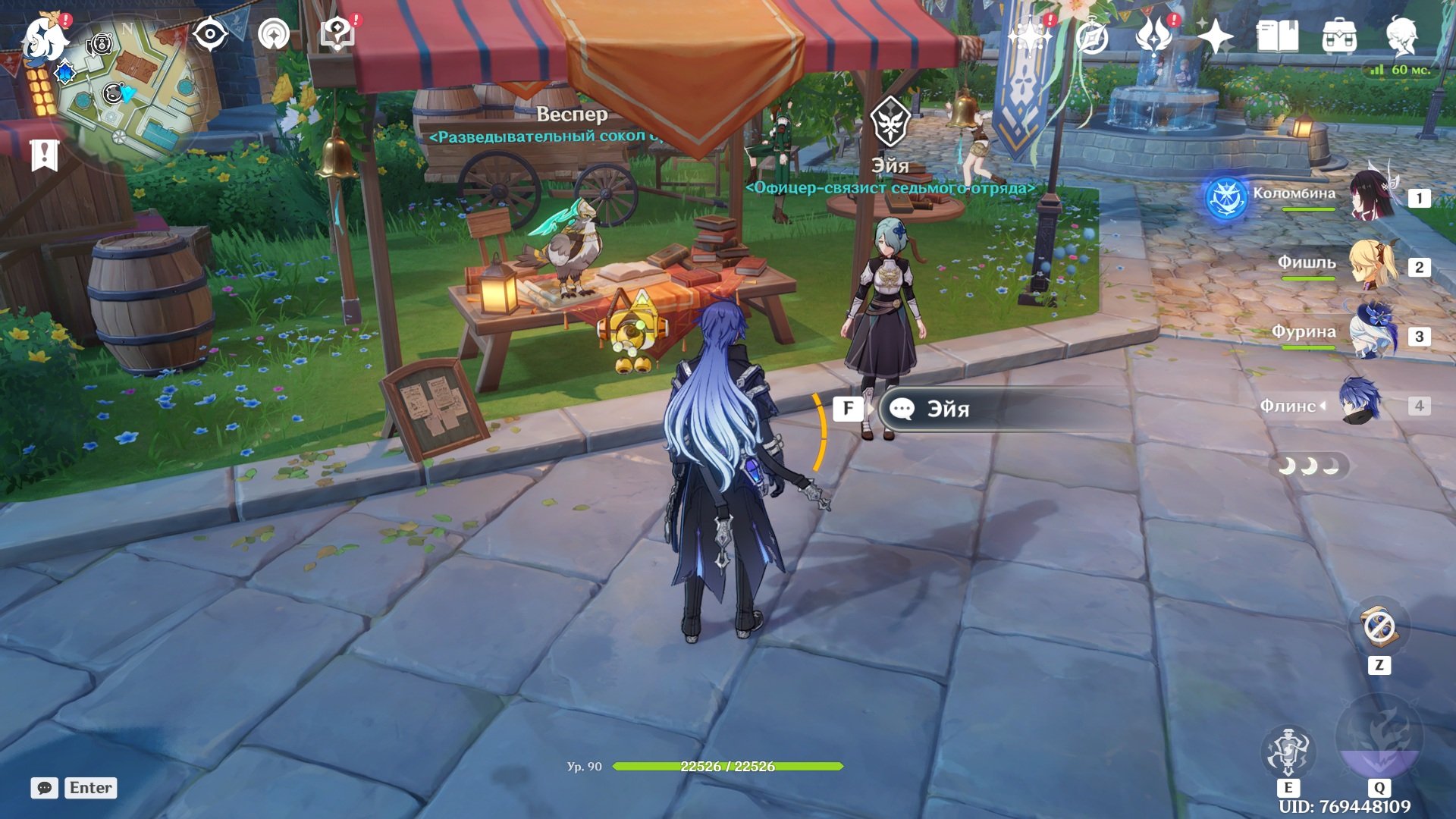Open the four-pointed star wish menu
Viewport: 1456px width, 819px height.
point(1215,36)
